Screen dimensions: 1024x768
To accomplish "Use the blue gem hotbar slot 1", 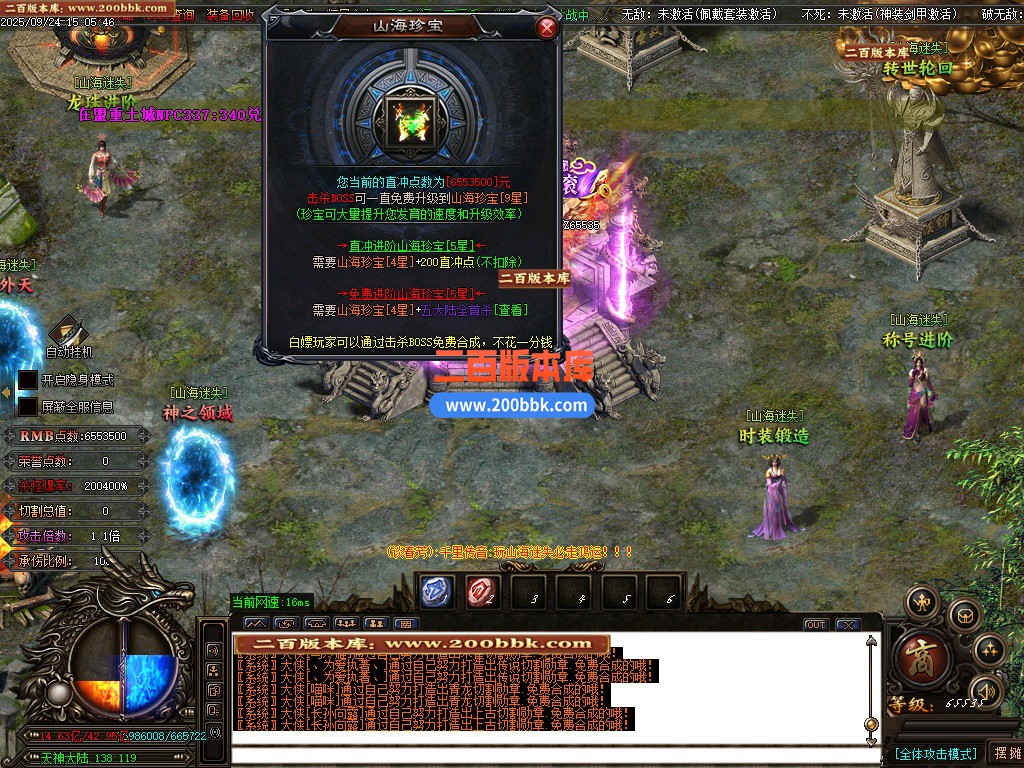I will click(436, 591).
